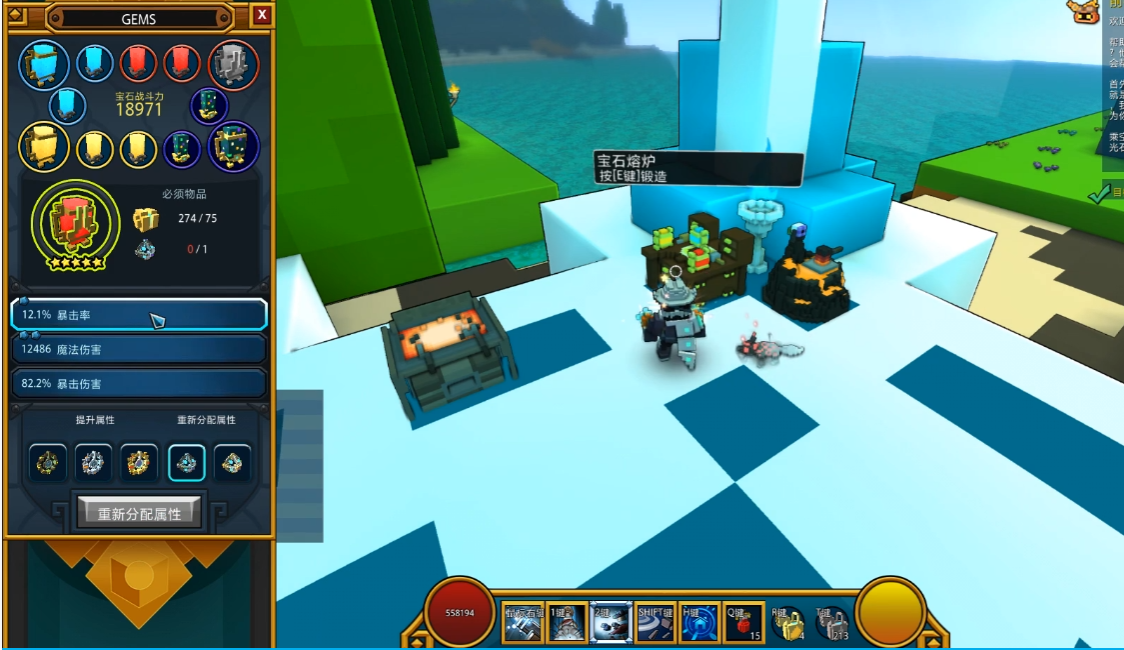Select the large yellow gem socket
Screen dimensions: 1124x650
click(x=44, y=148)
